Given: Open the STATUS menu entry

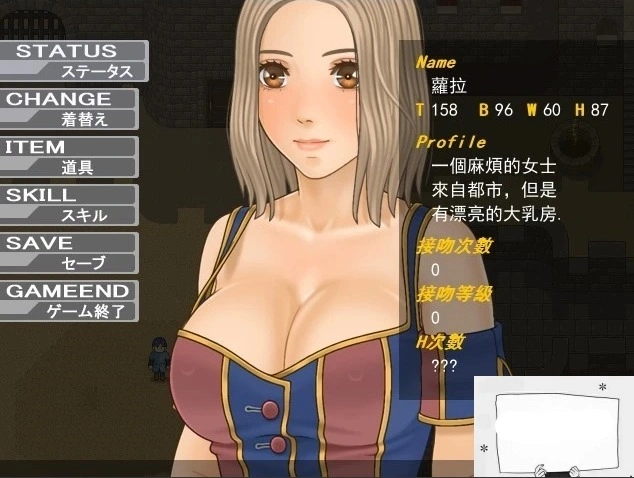Looking at the screenshot, I should click(72, 60).
